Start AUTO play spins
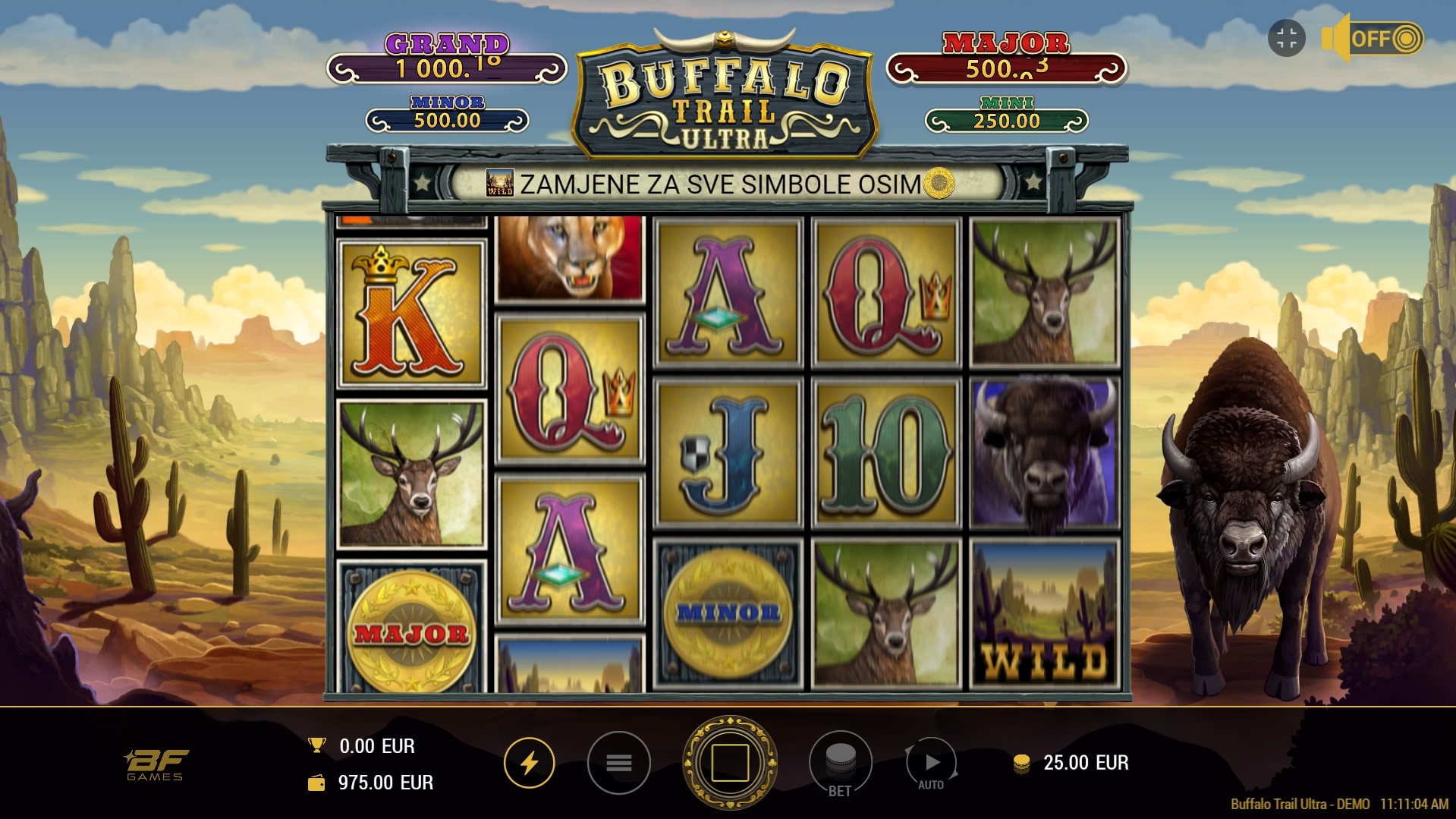 932,764
